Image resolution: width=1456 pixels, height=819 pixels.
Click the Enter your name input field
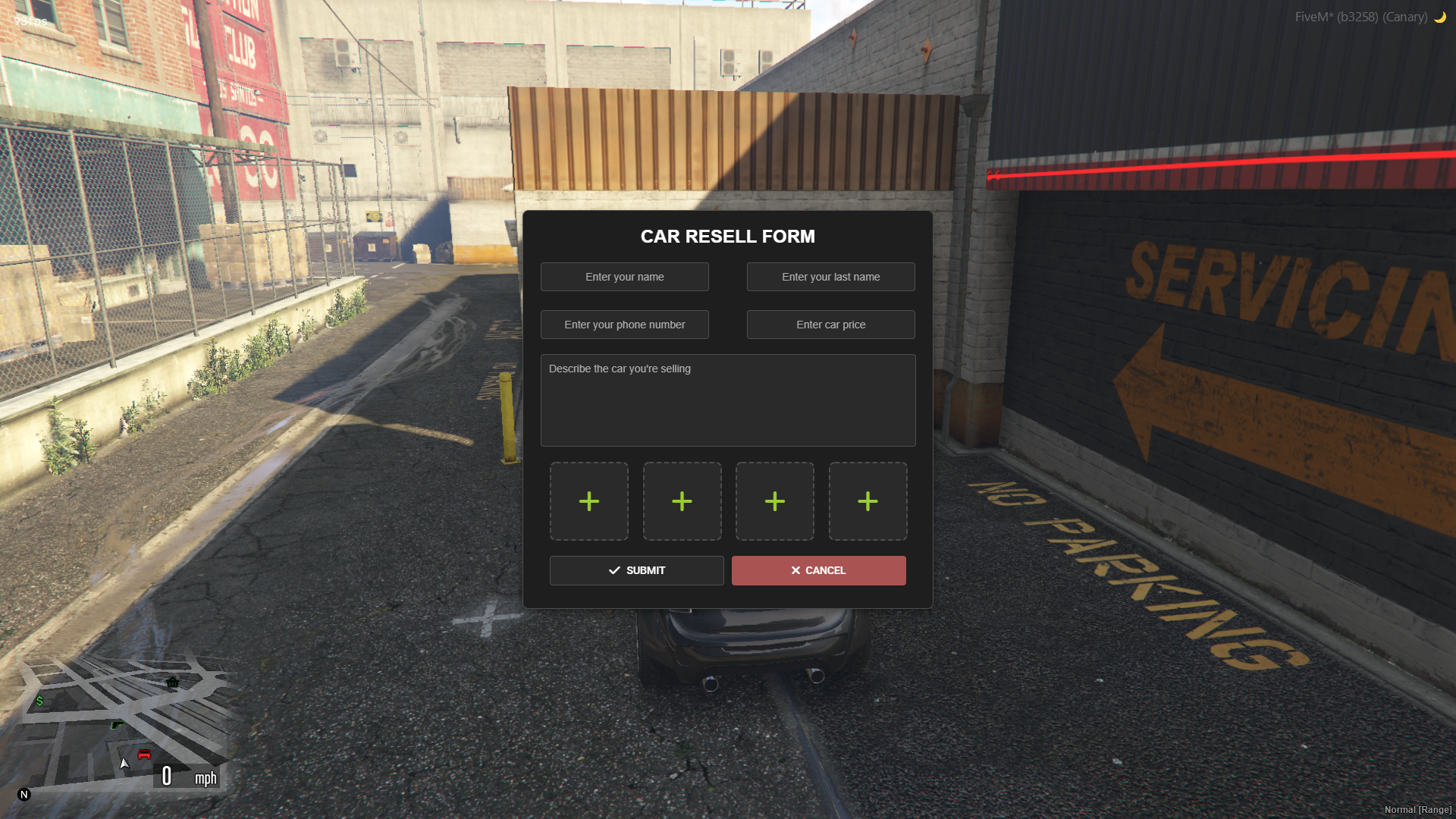tap(624, 277)
